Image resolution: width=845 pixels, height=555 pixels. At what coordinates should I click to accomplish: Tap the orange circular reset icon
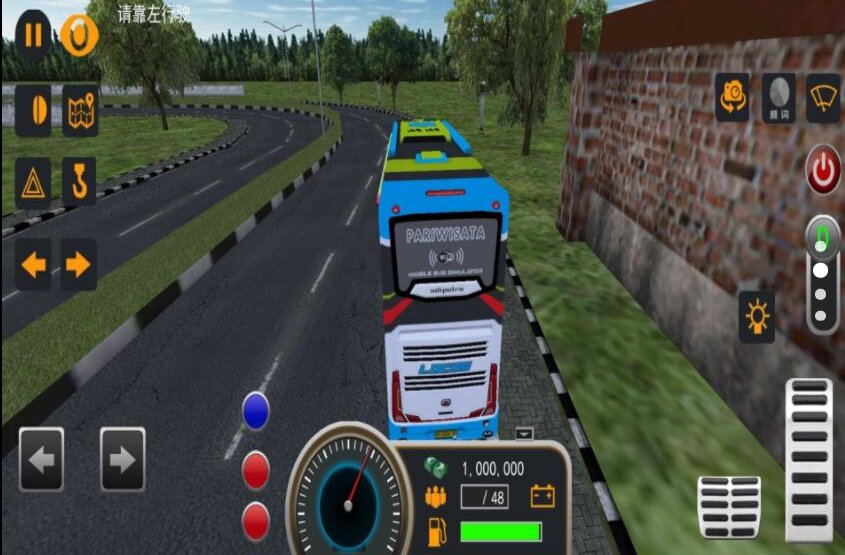pyautogui.click(x=79, y=35)
